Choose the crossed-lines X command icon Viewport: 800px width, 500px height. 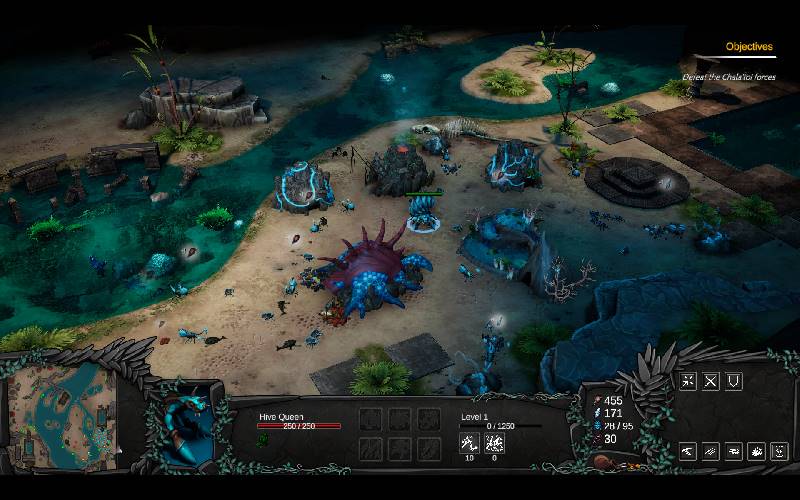711,381
